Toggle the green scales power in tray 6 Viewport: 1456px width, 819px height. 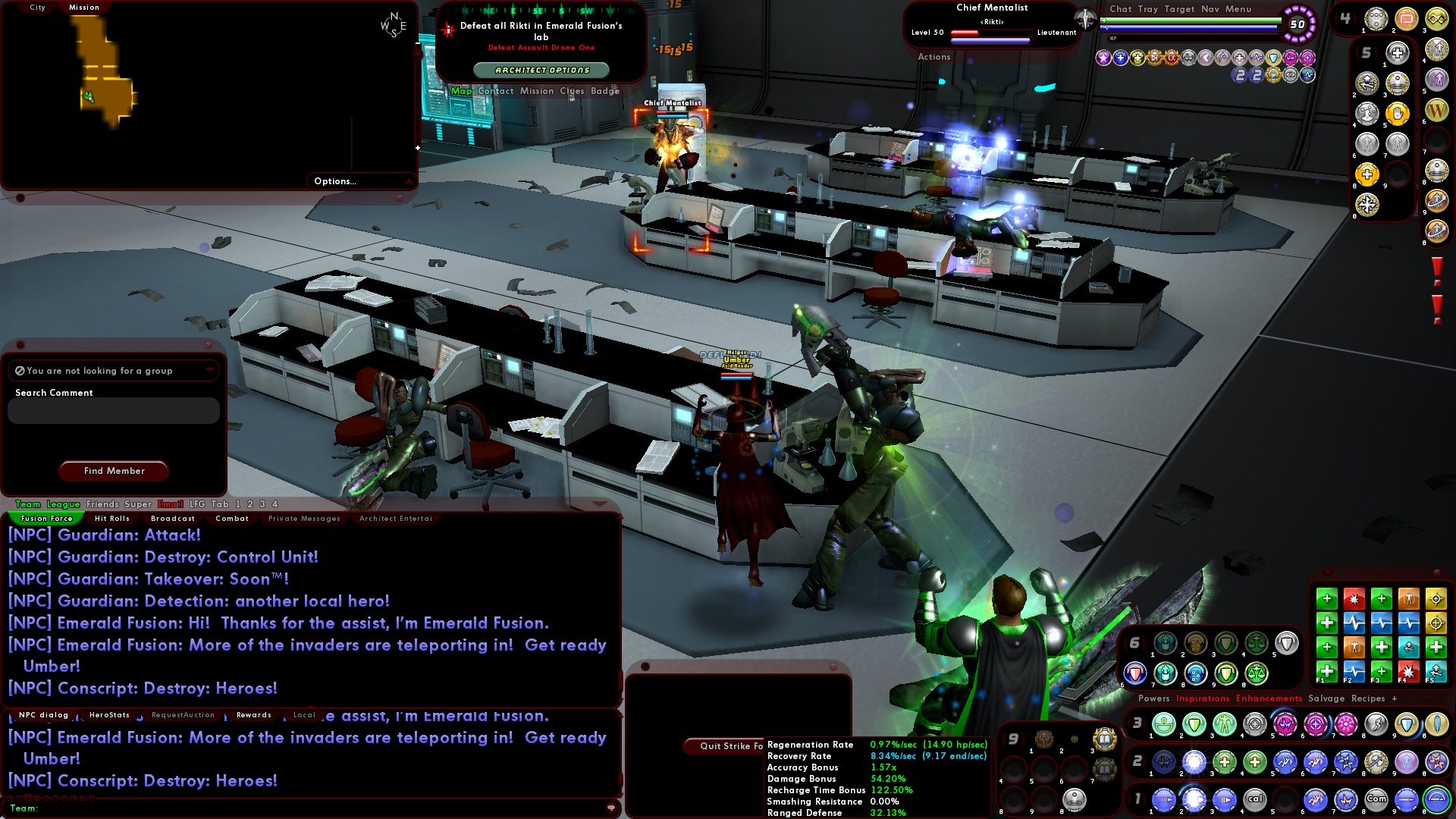point(1256,644)
